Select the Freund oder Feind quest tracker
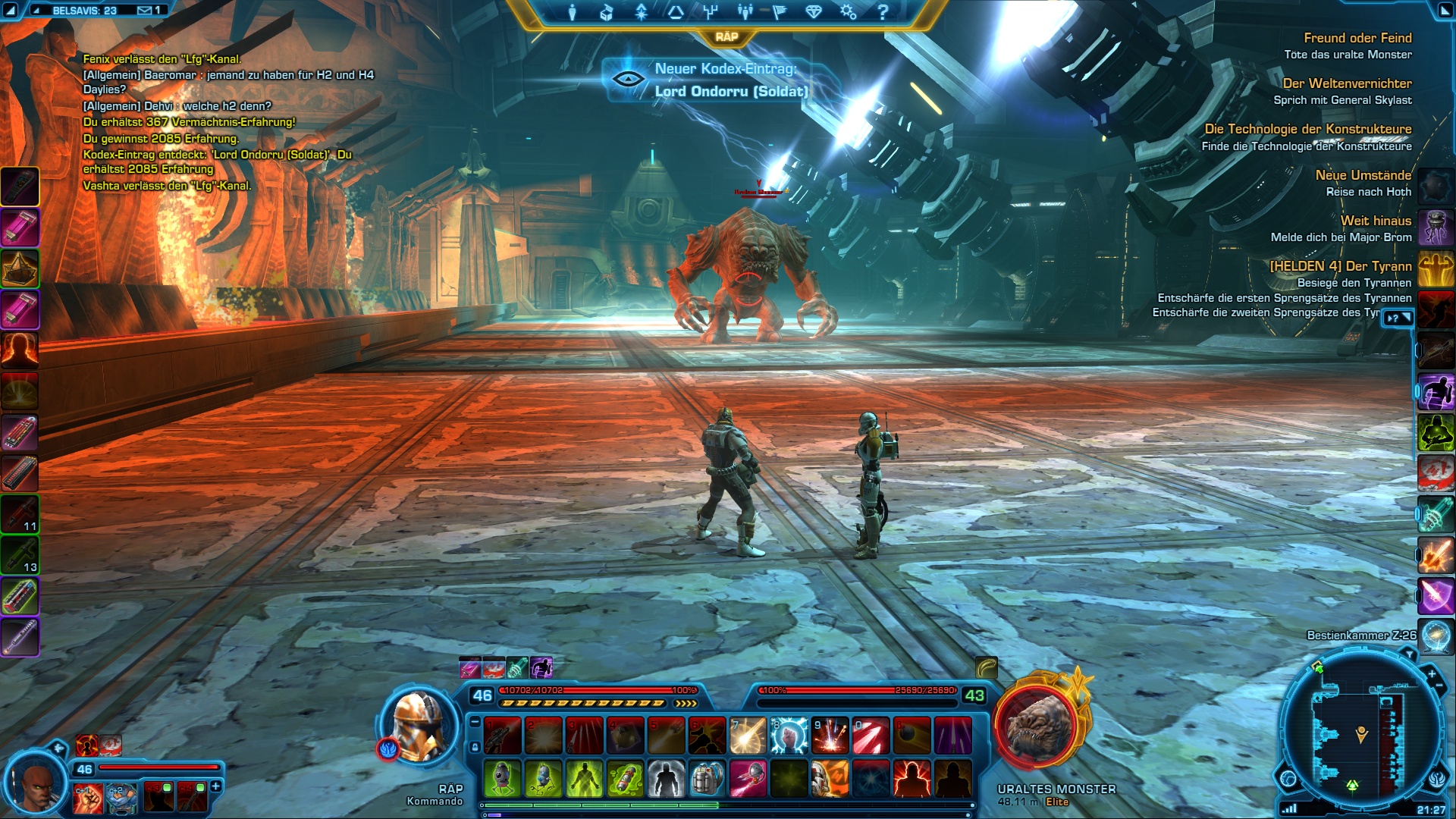The width and height of the screenshot is (1456, 819). coord(1357,38)
